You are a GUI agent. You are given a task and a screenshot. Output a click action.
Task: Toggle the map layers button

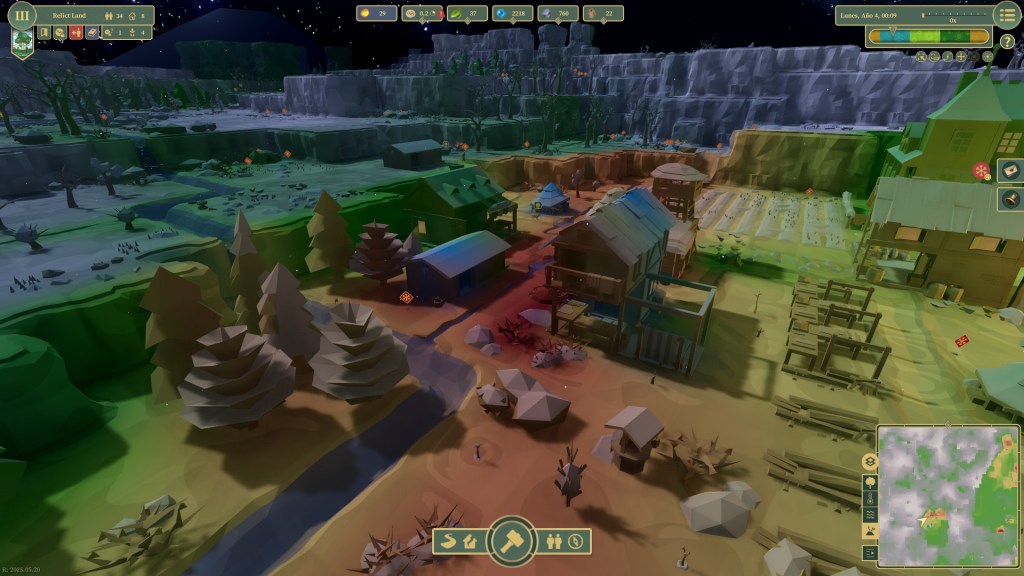(869, 462)
